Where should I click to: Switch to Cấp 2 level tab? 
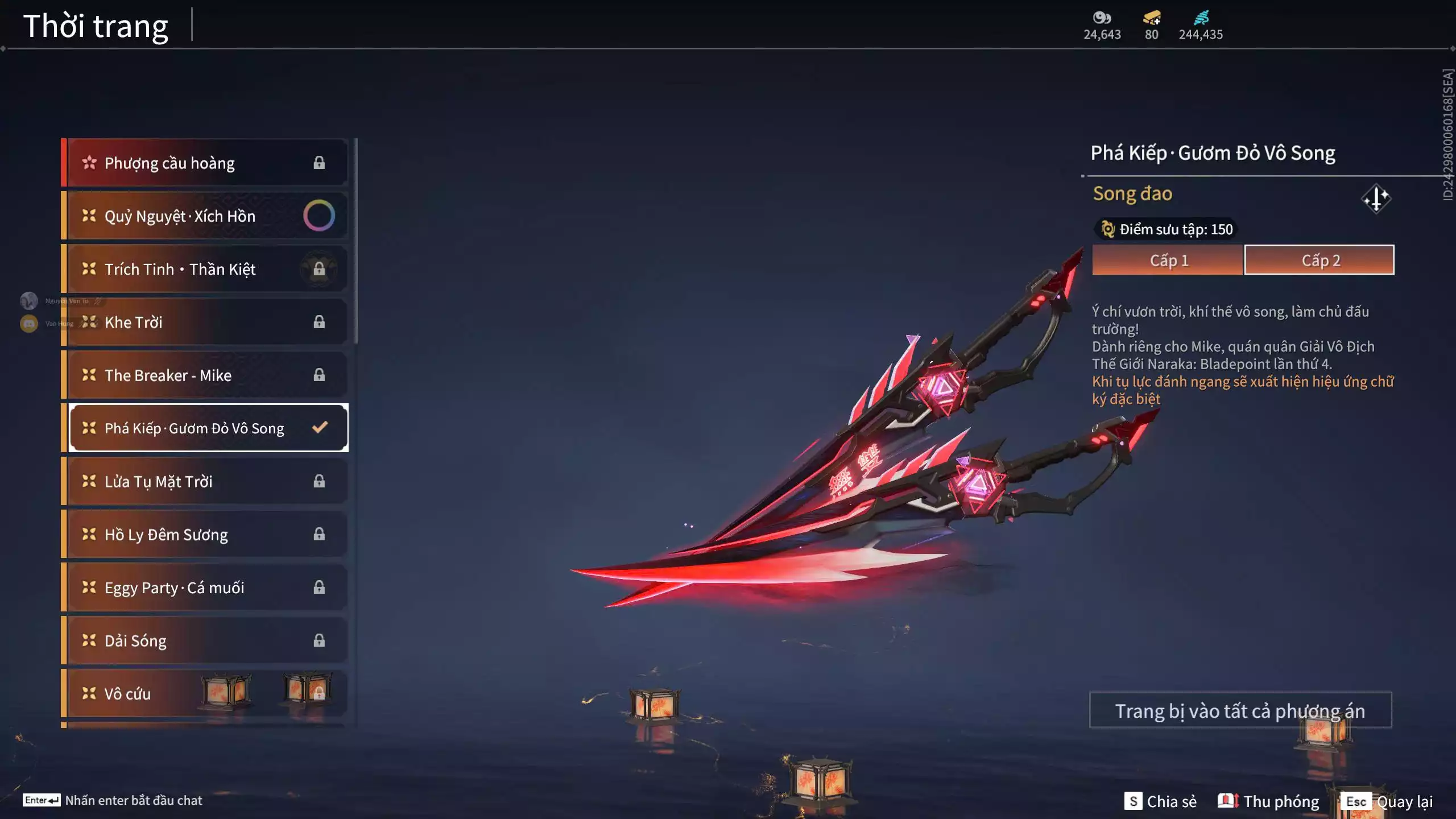pyautogui.click(x=1319, y=260)
